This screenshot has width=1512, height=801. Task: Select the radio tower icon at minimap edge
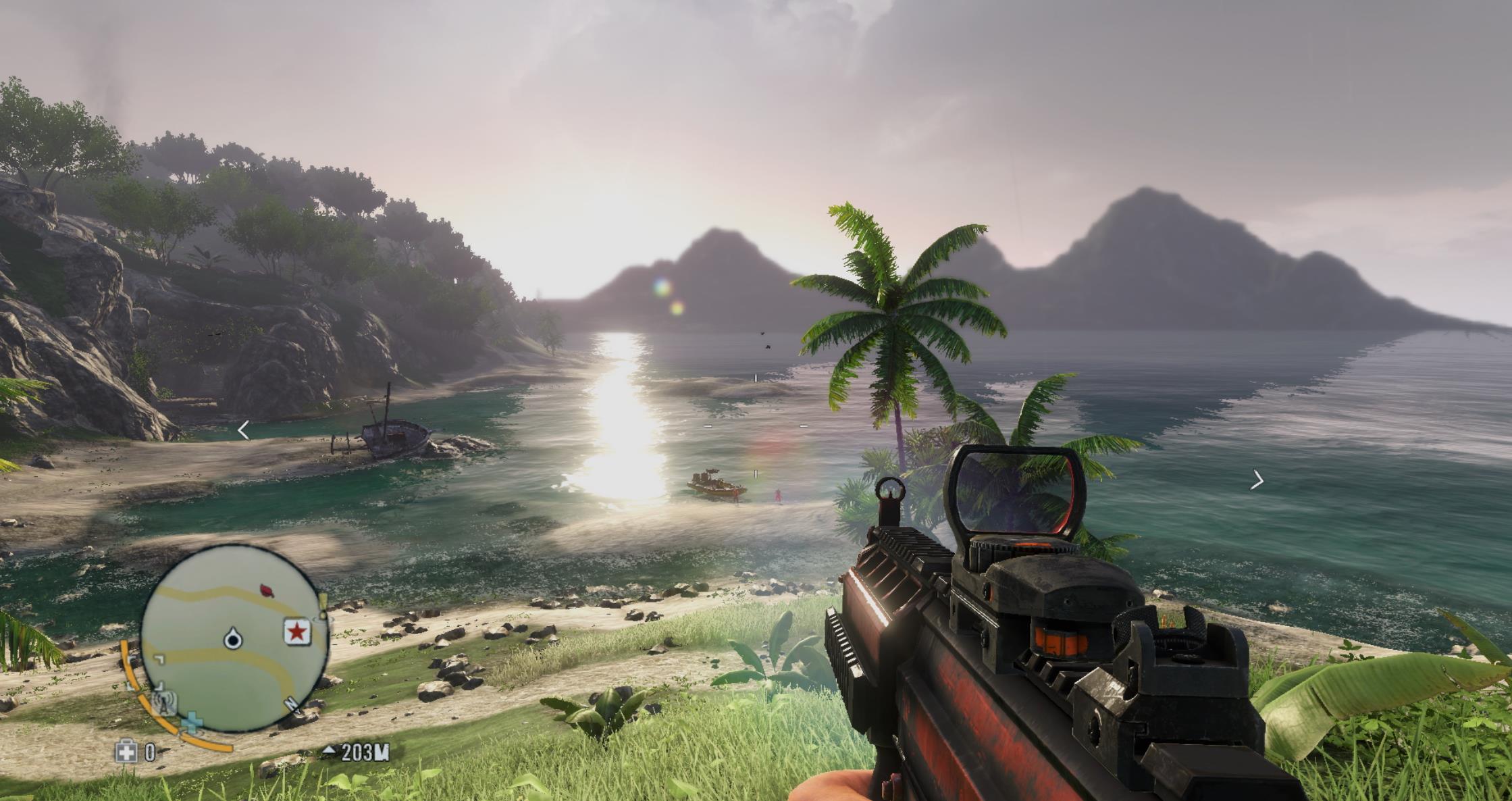(164, 703)
